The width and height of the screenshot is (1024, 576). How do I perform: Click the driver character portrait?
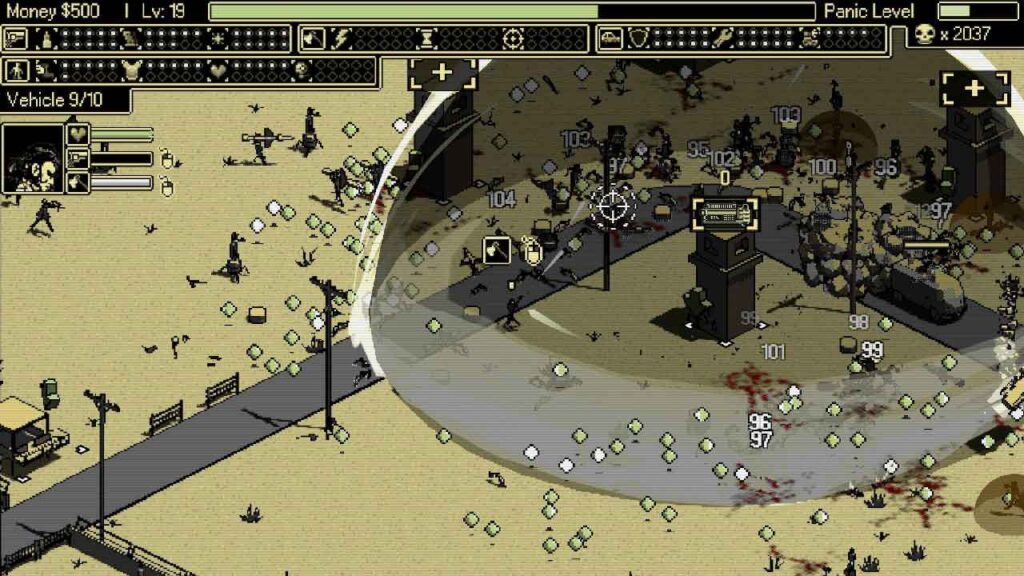tap(32, 158)
